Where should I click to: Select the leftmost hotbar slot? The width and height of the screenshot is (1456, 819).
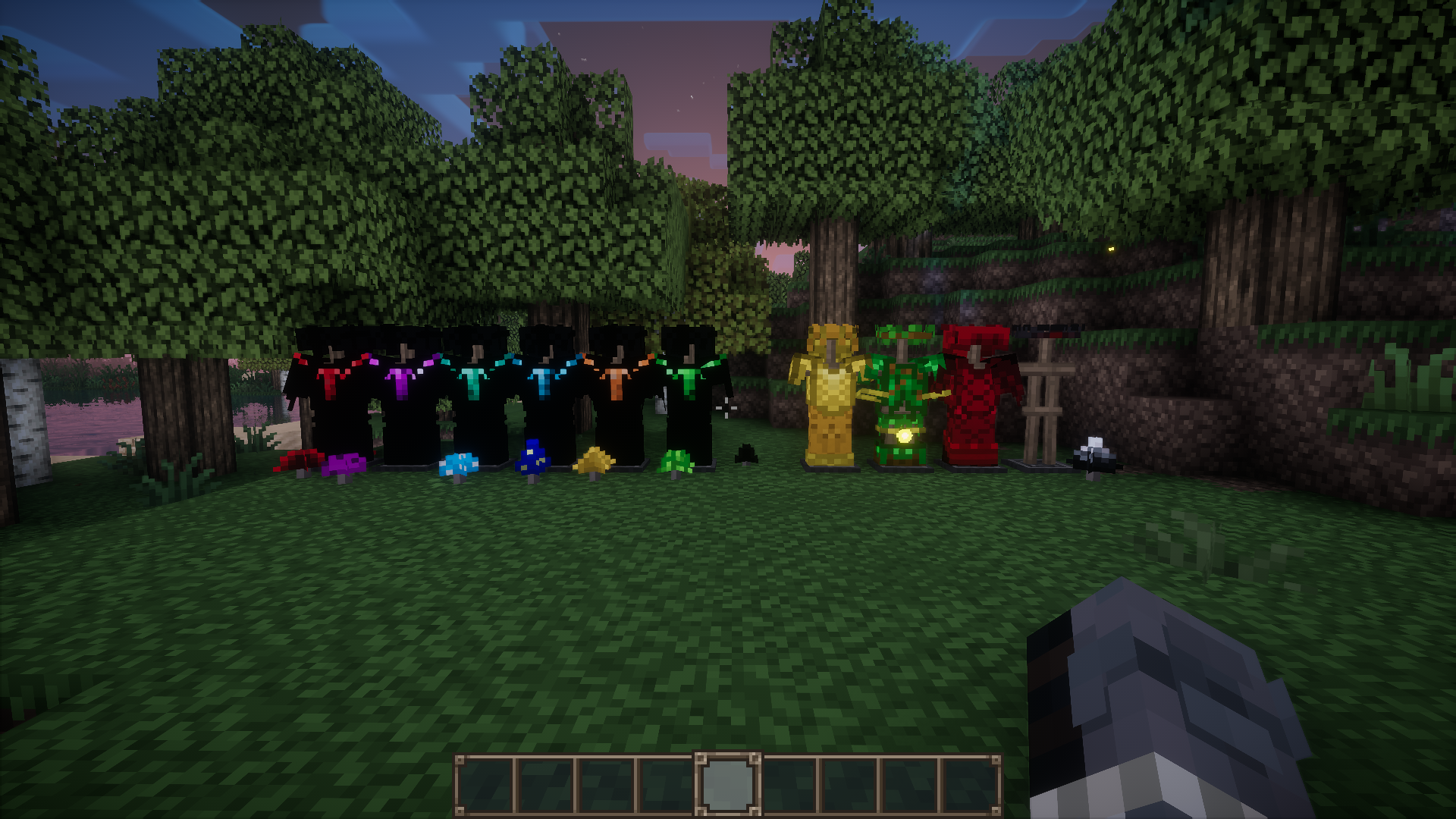pos(485,783)
